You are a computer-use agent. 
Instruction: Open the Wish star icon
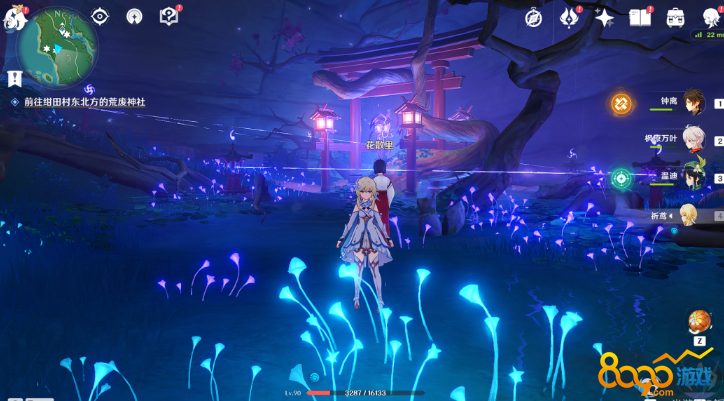tap(604, 17)
